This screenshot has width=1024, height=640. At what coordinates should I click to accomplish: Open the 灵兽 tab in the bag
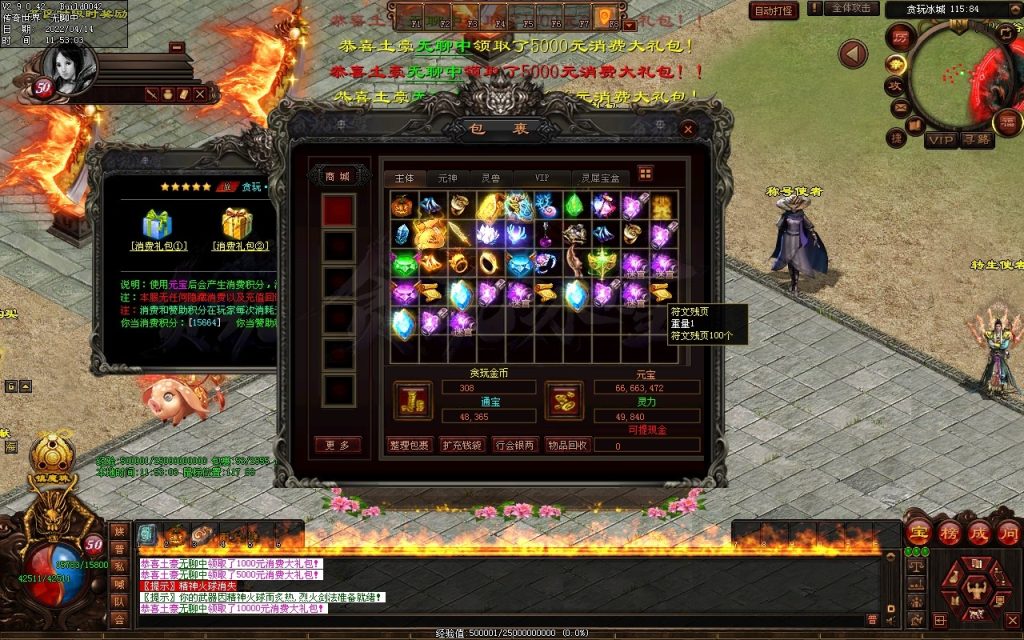[x=491, y=177]
